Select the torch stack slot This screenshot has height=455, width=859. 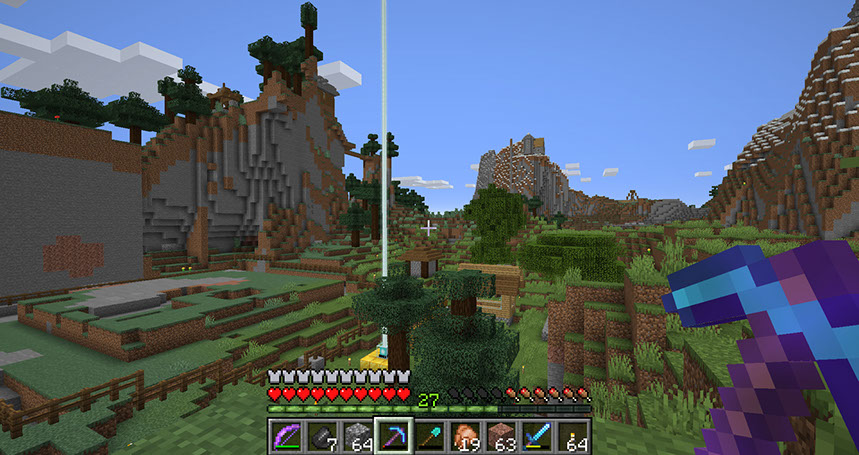[x=573, y=436]
